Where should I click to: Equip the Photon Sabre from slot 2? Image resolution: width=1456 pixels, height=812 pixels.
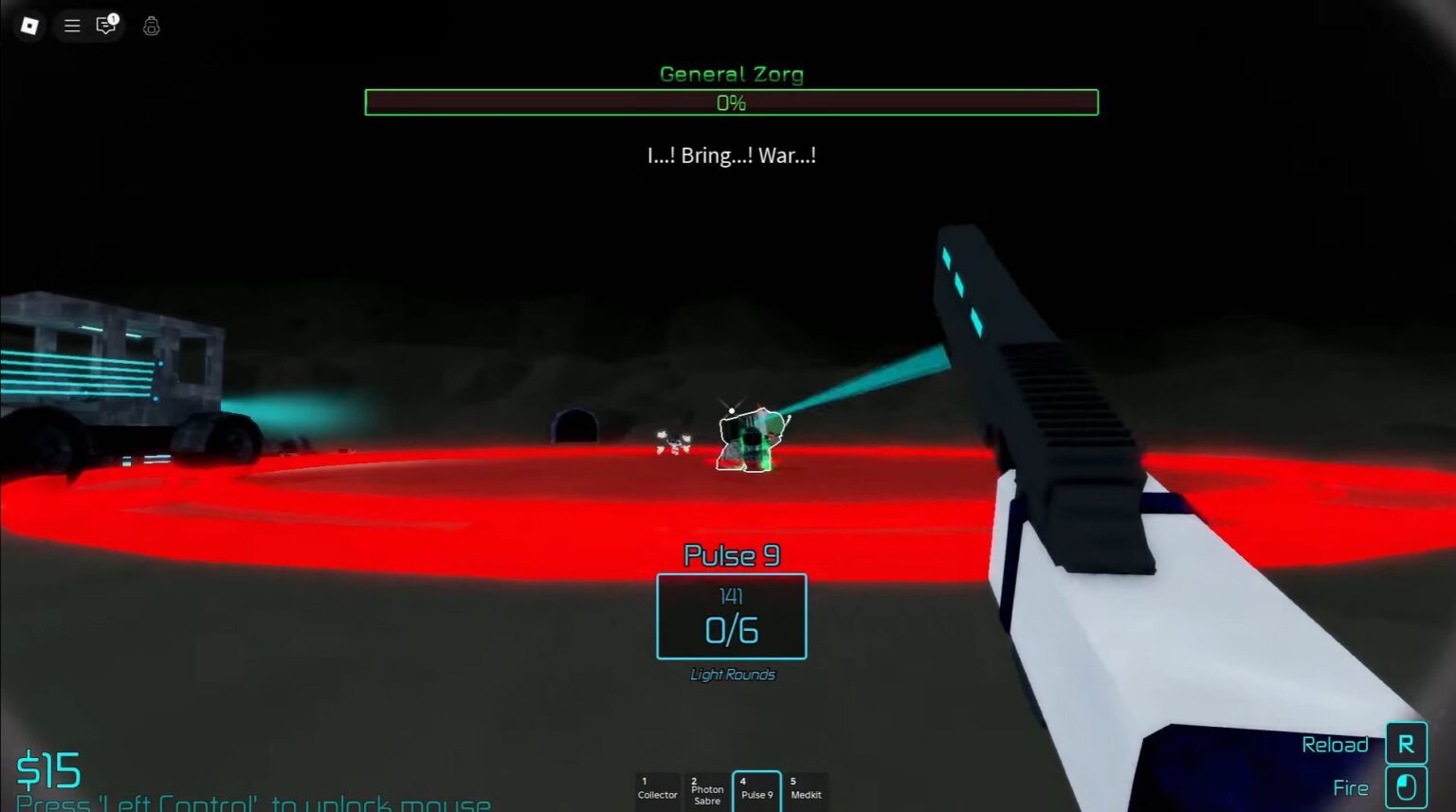707,790
